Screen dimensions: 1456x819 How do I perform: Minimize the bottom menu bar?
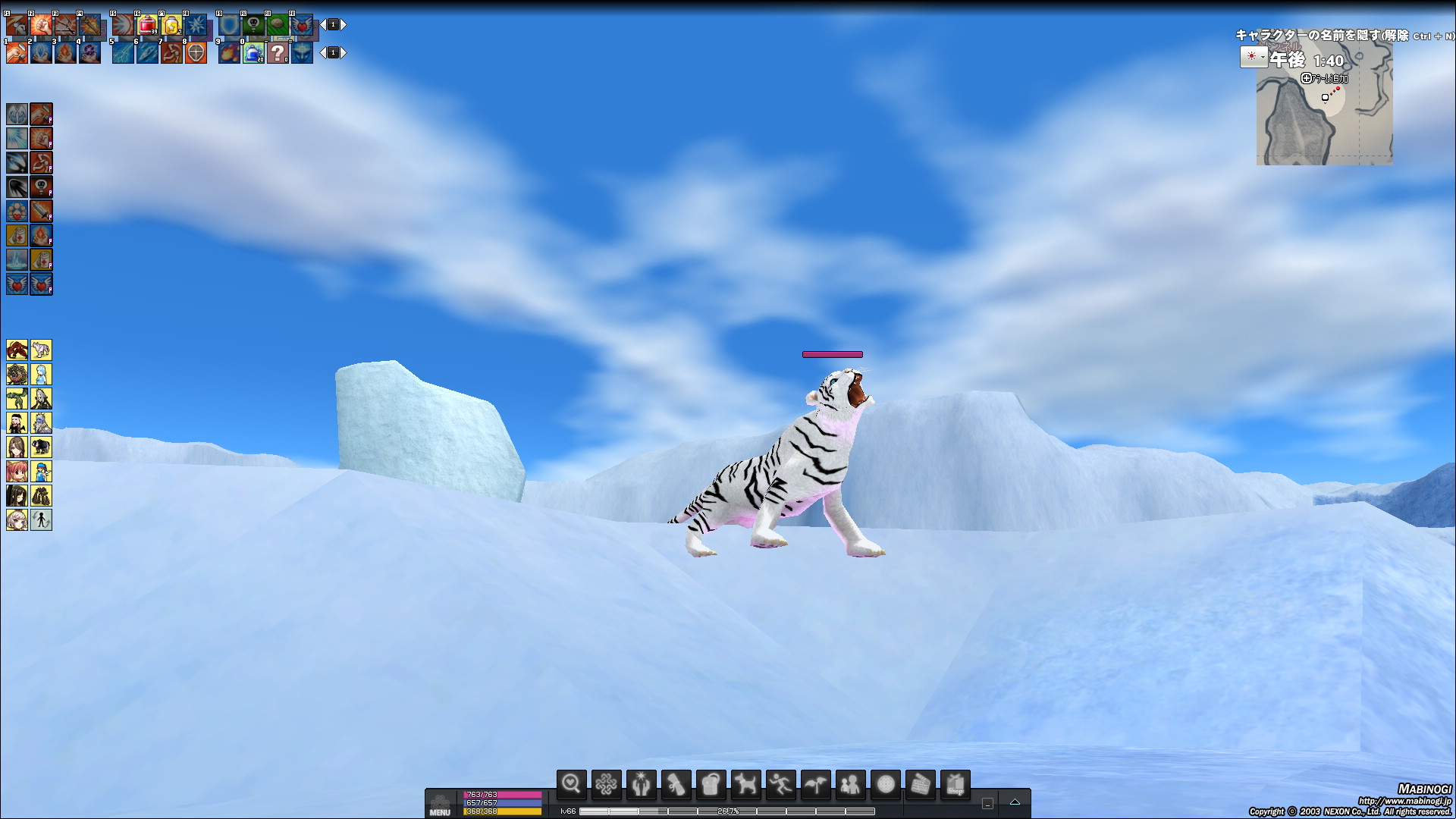click(987, 803)
